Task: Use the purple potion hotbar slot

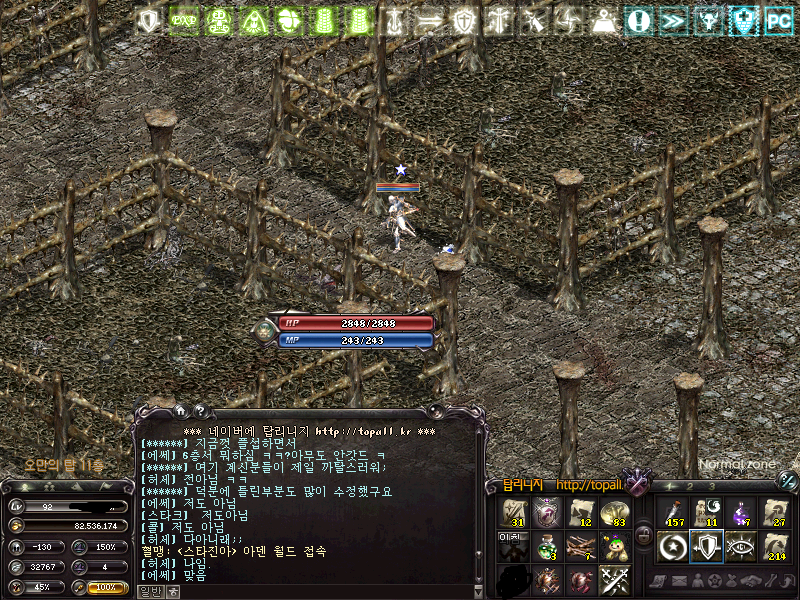Action: [x=742, y=512]
